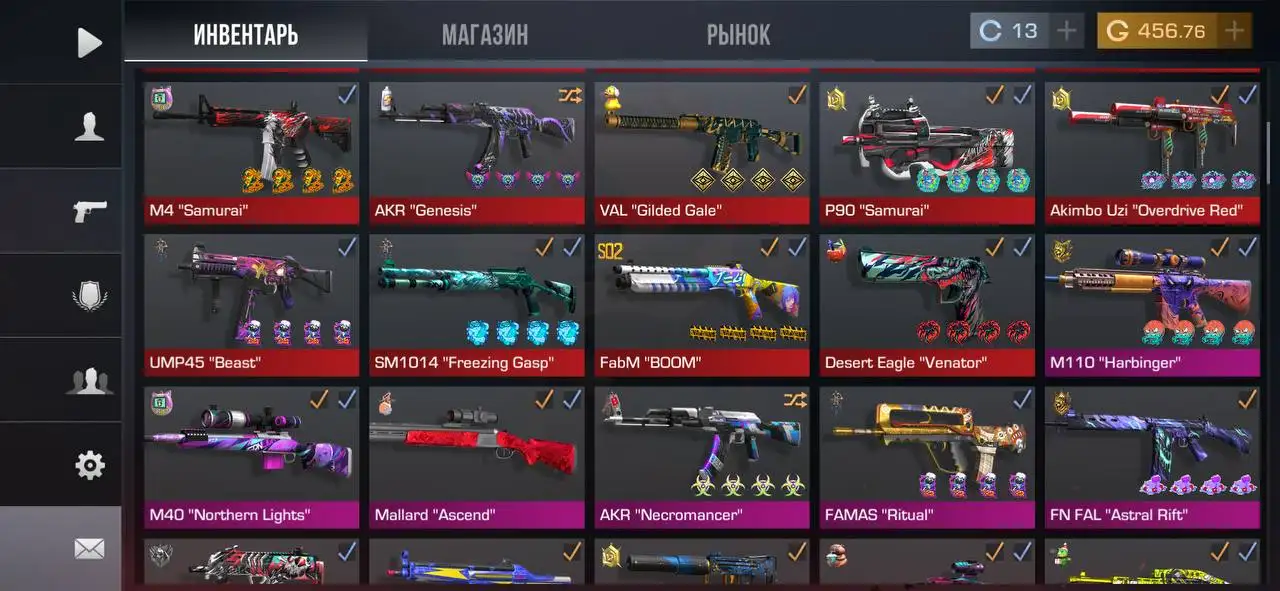Image resolution: width=1280 pixels, height=591 pixels.
Task: Pick the Desert Eagle "Venator" skin
Action: click(927, 303)
